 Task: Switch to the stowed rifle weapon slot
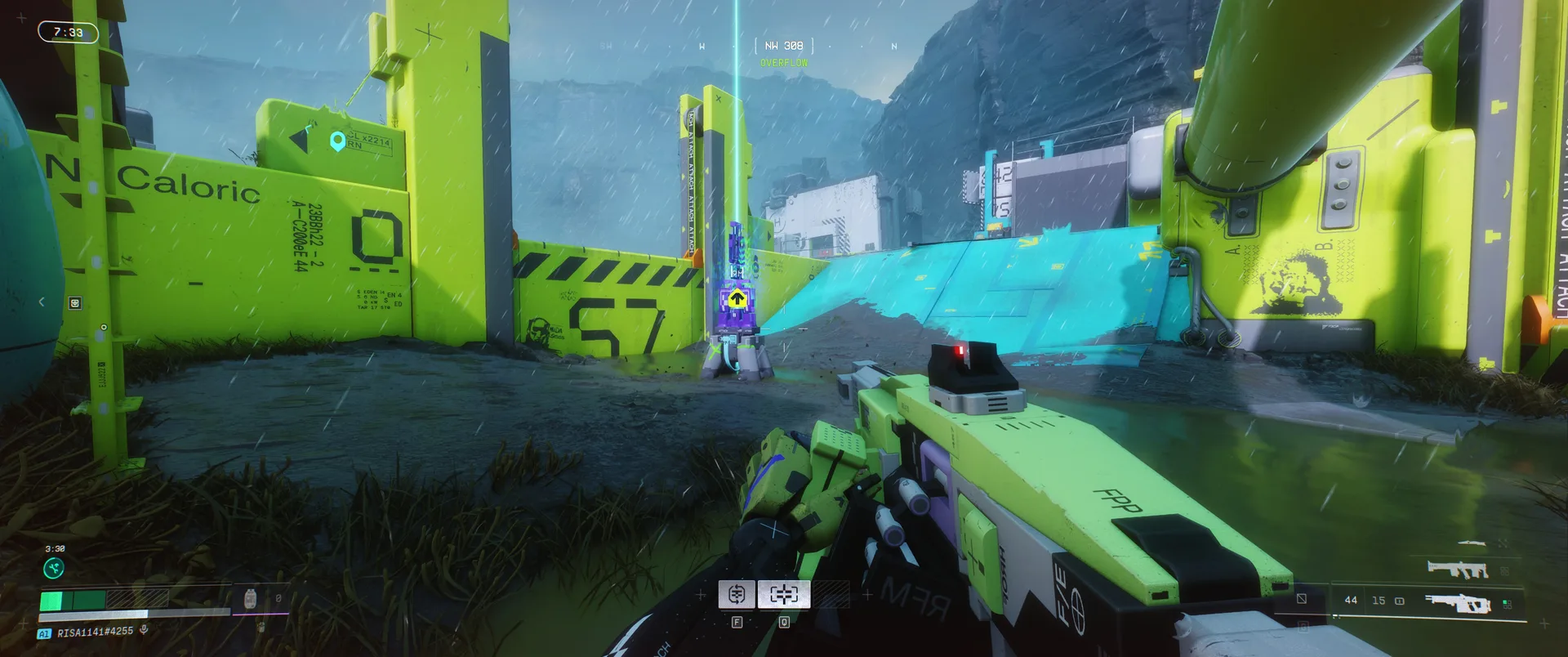(x=1457, y=569)
